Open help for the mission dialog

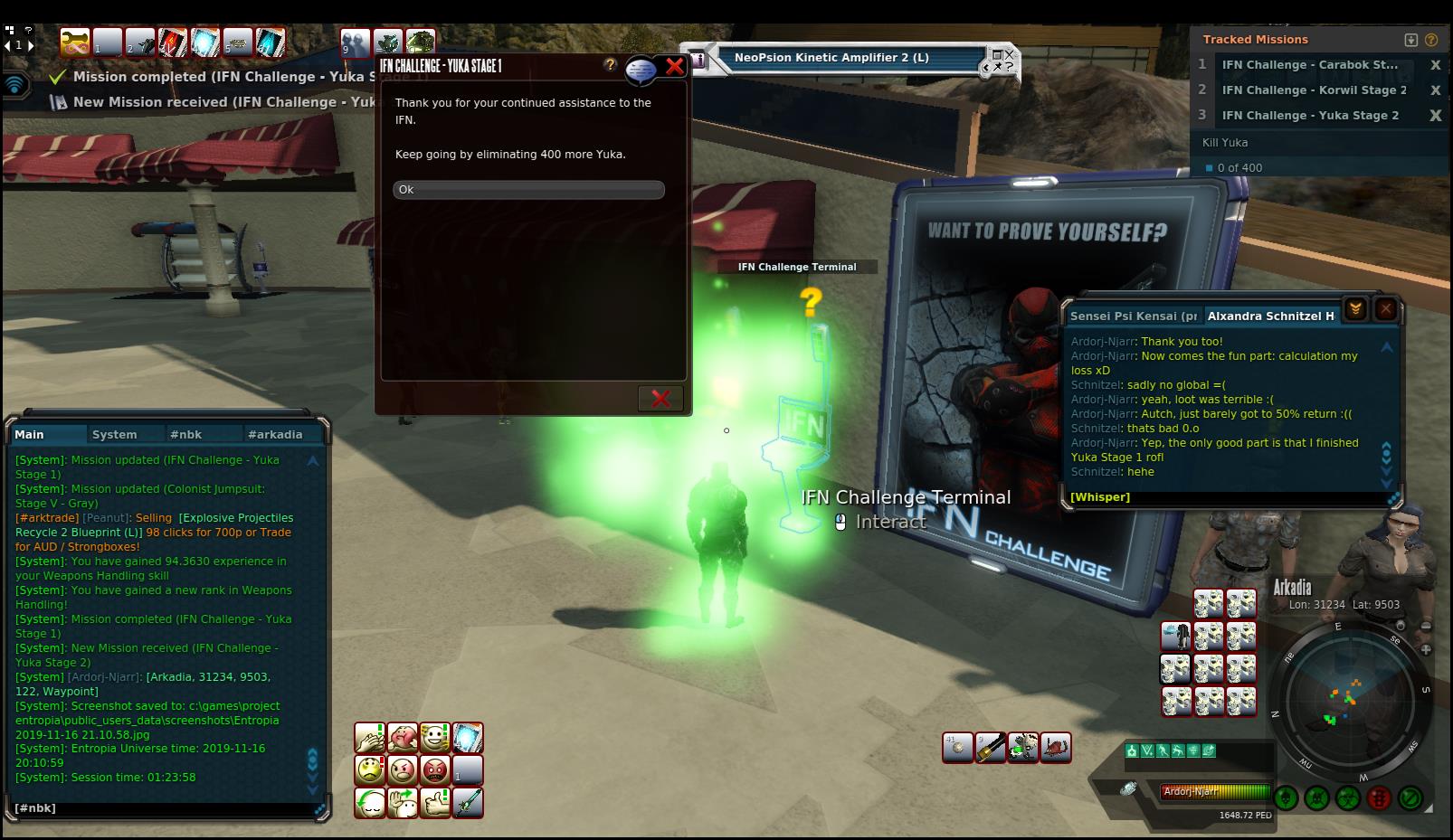(x=611, y=65)
